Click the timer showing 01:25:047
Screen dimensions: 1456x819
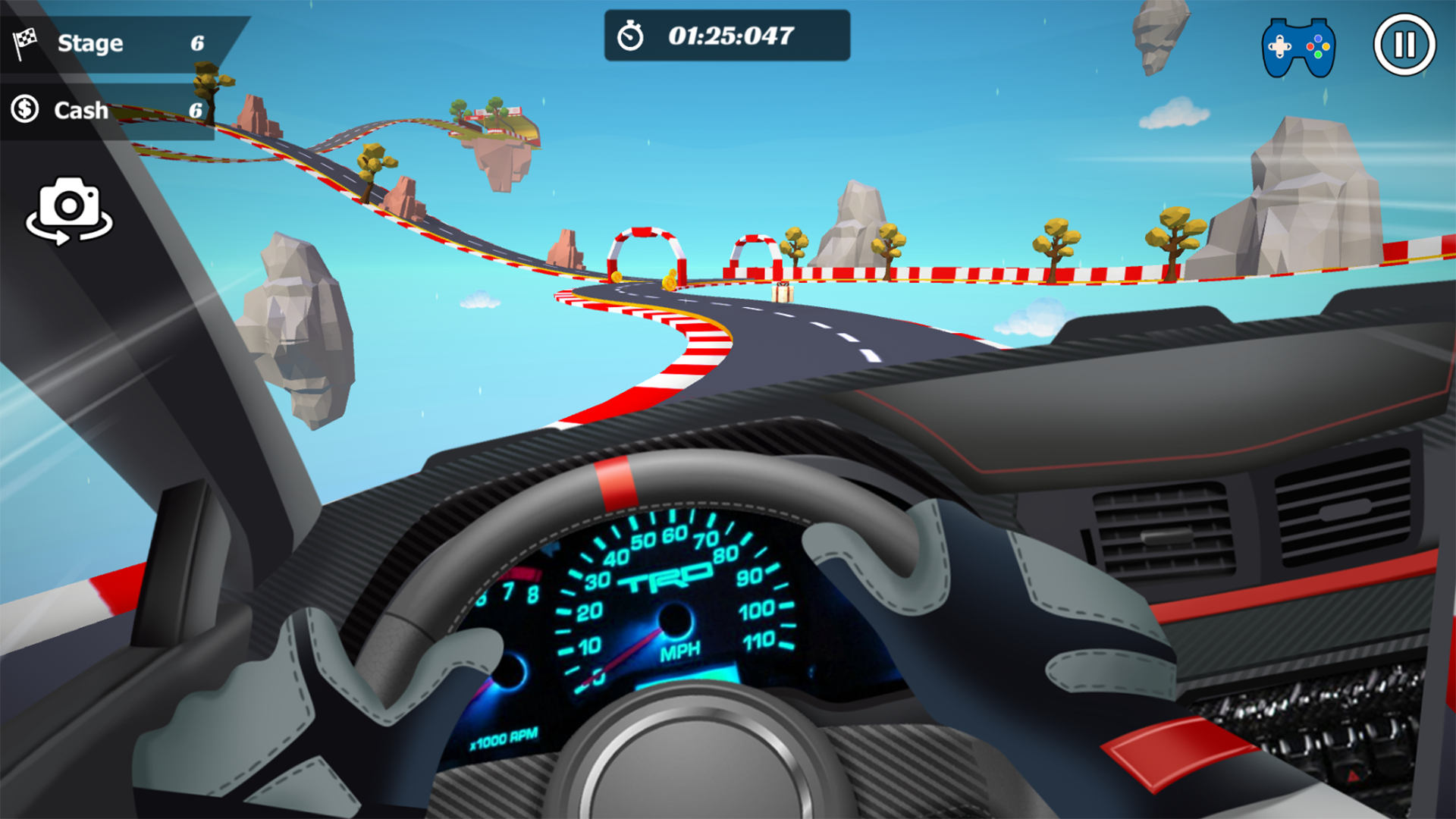pos(730,34)
